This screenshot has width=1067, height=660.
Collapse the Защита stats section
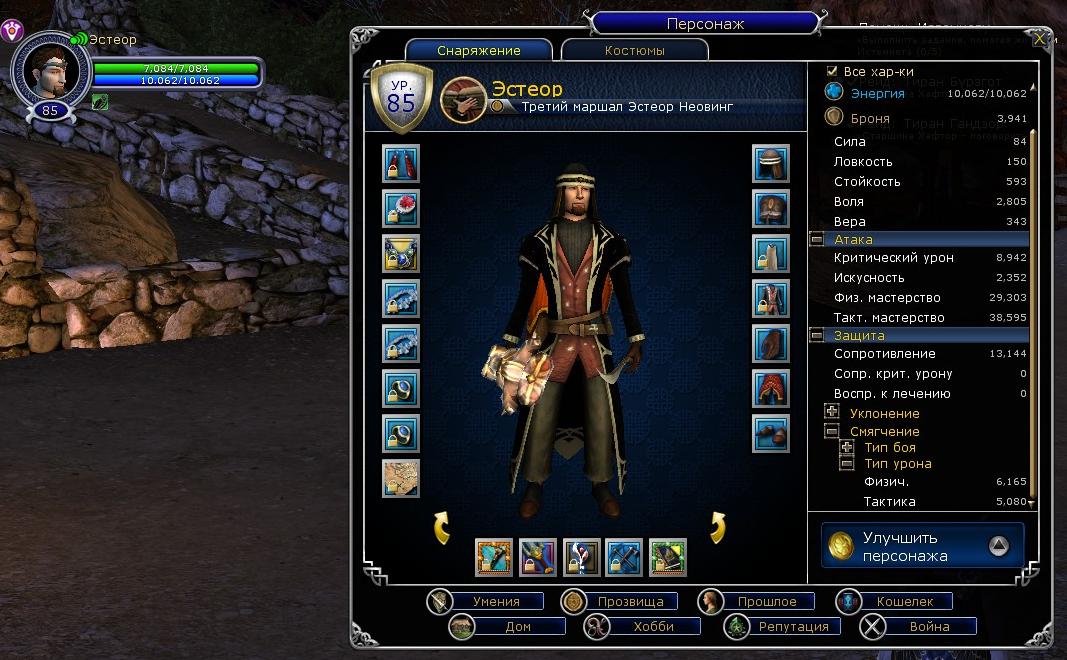click(x=817, y=336)
